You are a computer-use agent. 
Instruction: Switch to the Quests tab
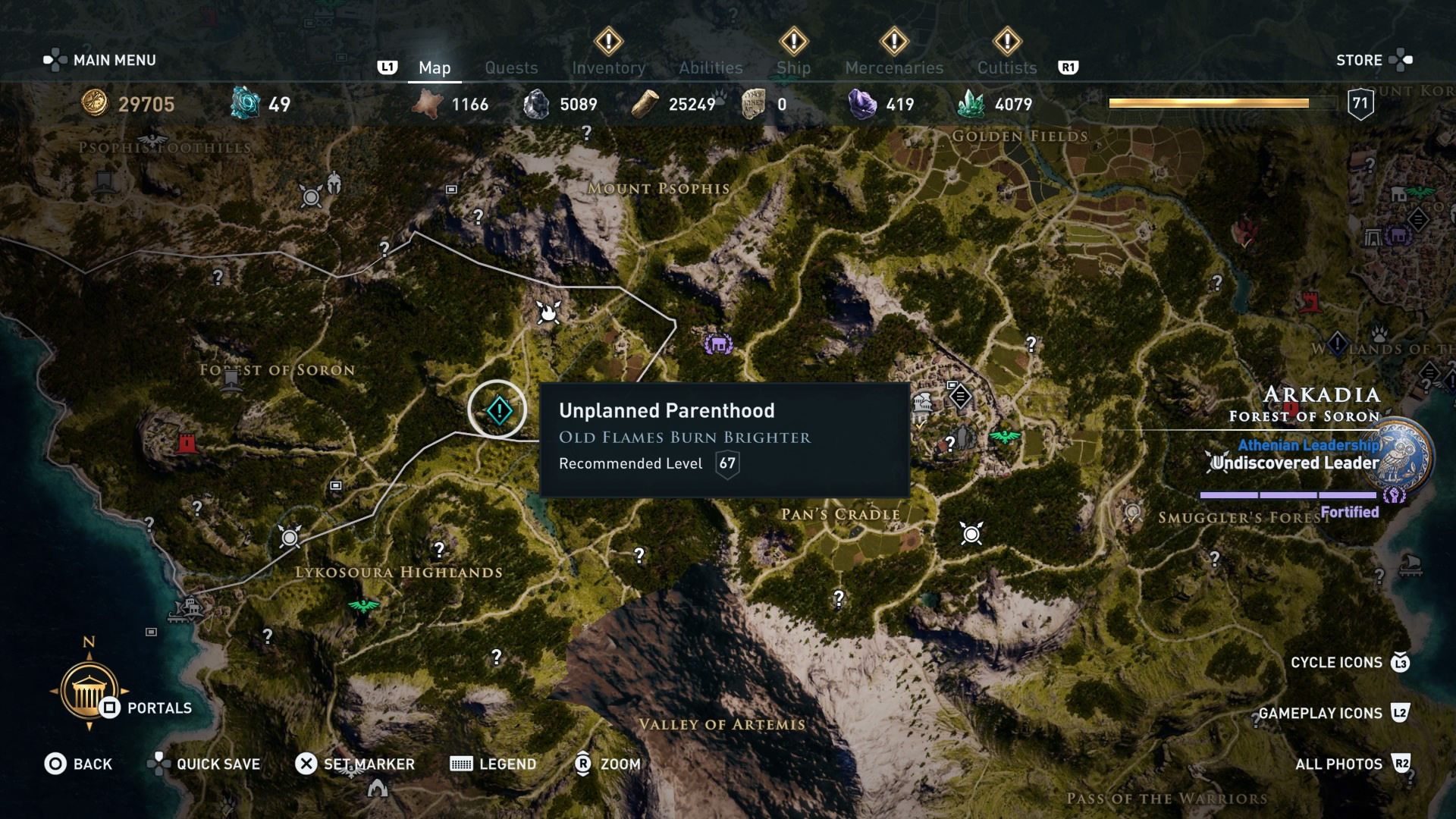(x=511, y=67)
